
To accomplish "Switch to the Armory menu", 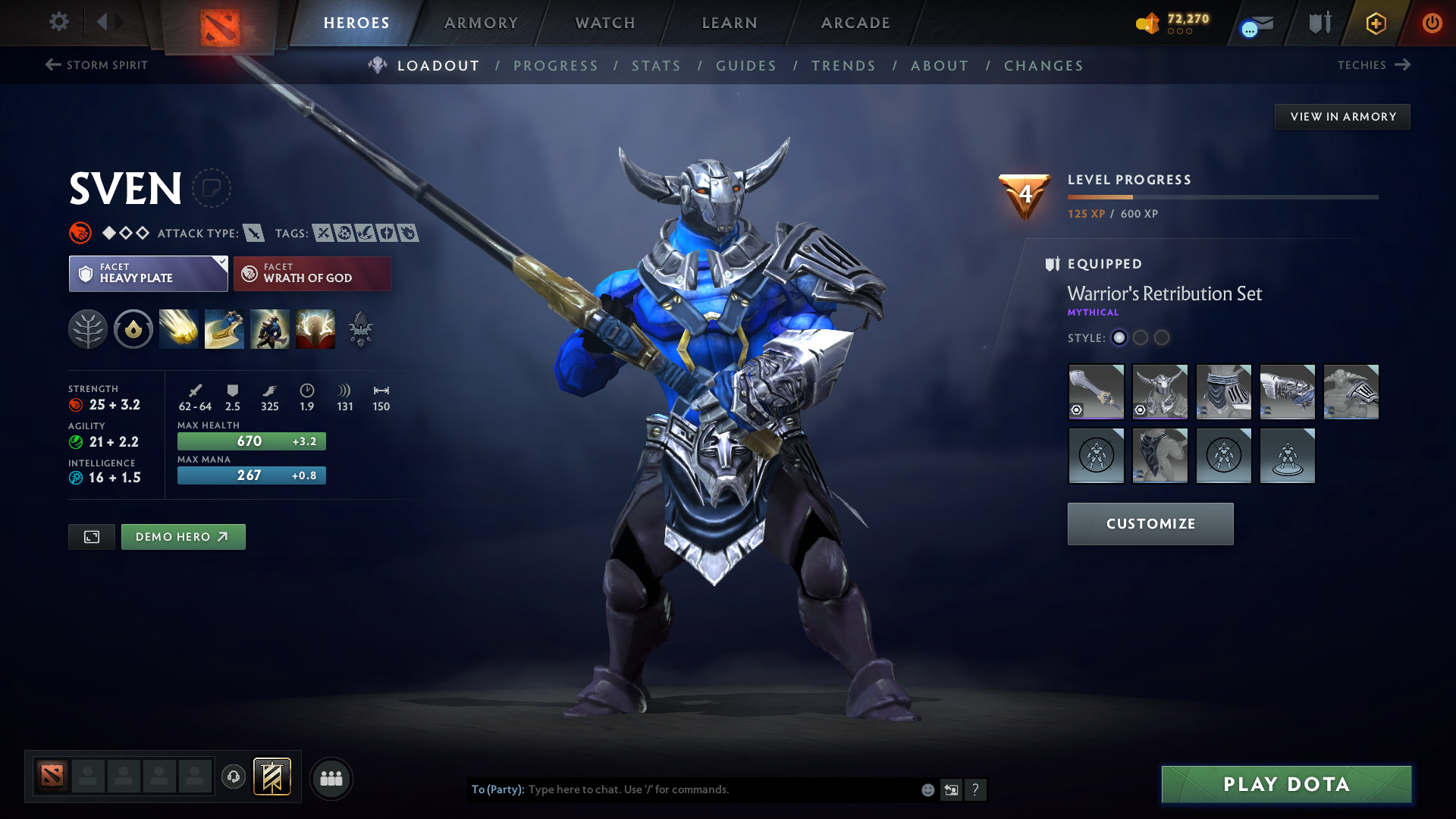I will click(x=481, y=23).
